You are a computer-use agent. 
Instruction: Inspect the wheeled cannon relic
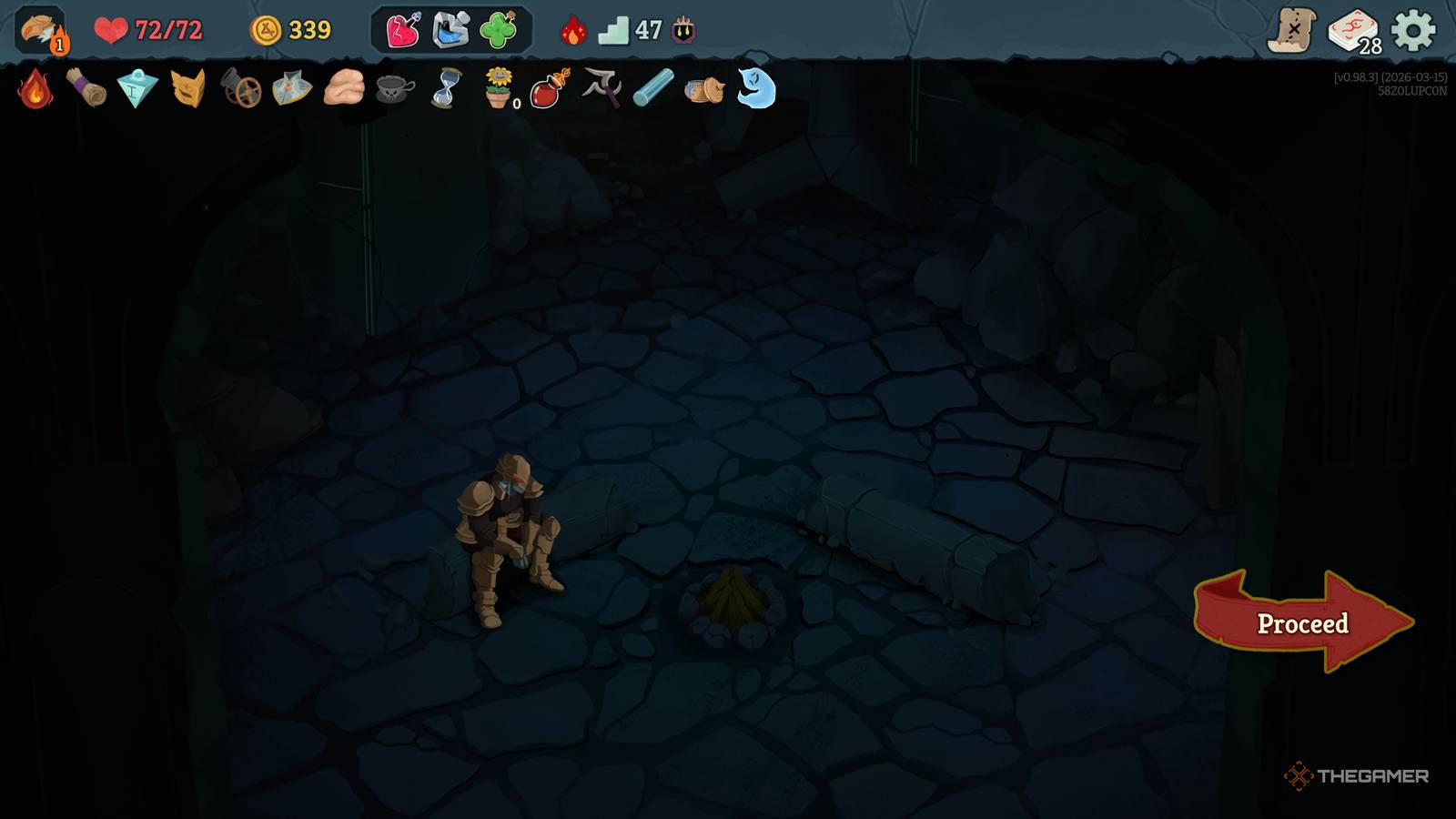click(x=241, y=90)
